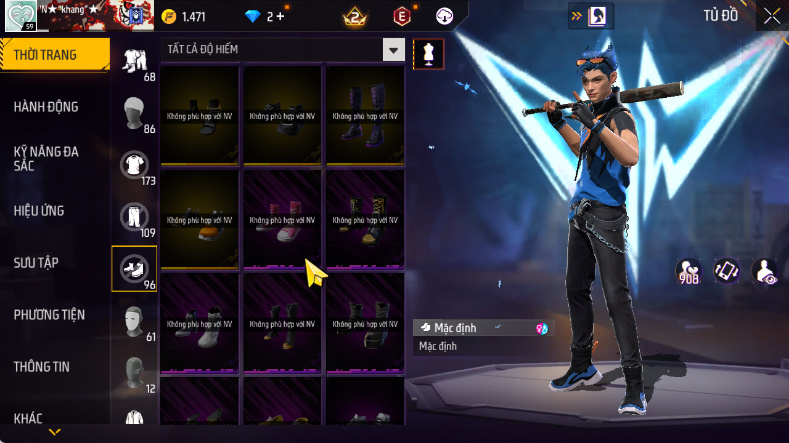The width and height of the screenshot is (789, 443).
Task: Select the pink sneakers item
Action: pyautogui.click(x=282, y=218)
